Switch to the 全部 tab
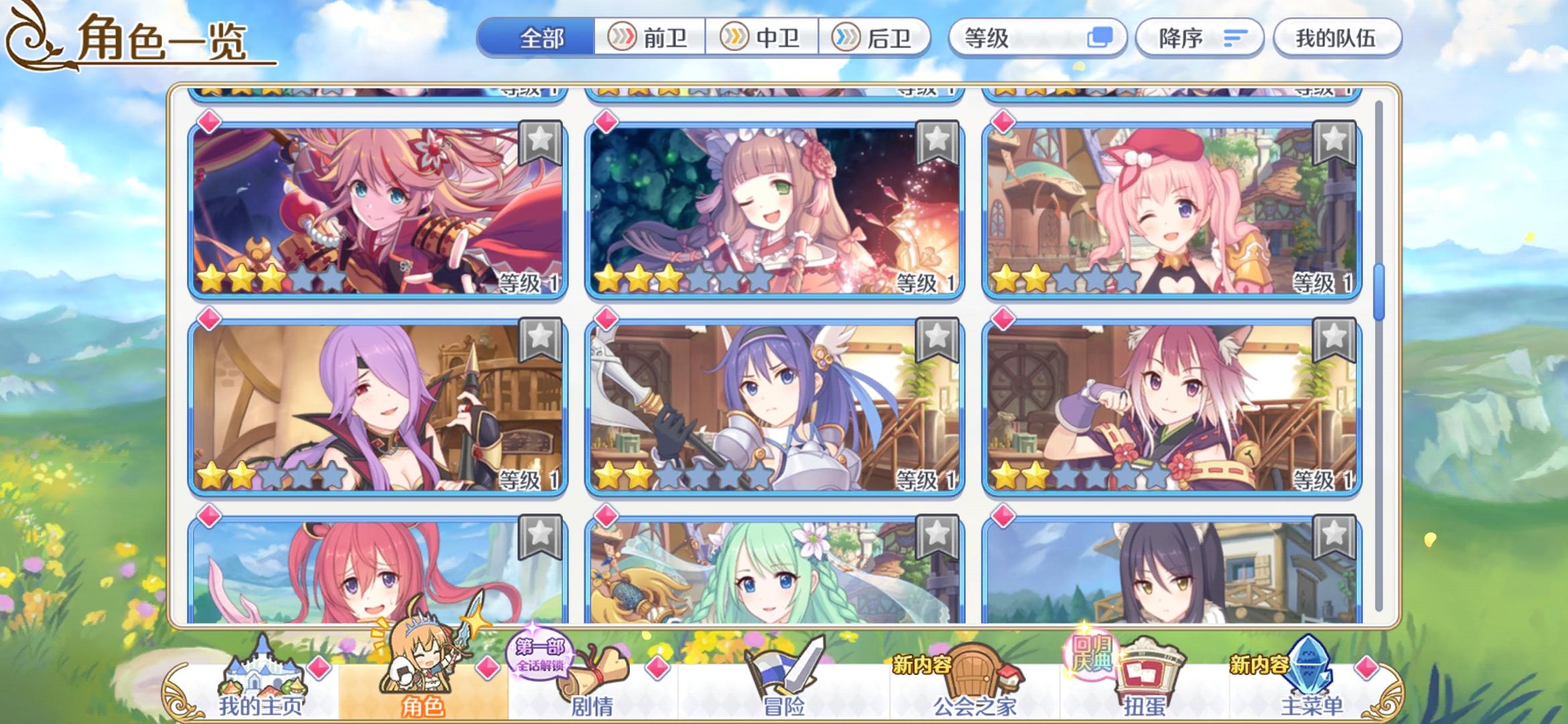1568x724 pixels. pyautogui.click(x=536, y=38)
